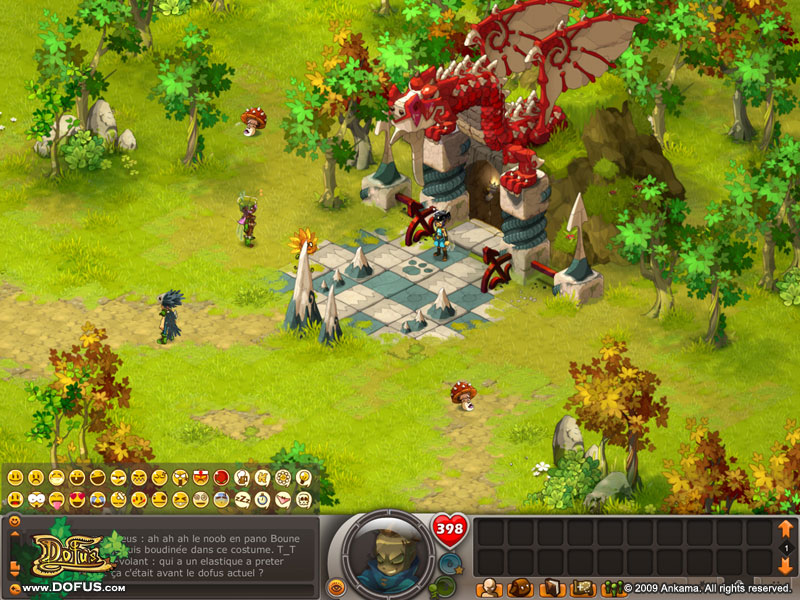Toggle the emote panel smiley button
Screen dimensions: 800x600
[14, 522]
